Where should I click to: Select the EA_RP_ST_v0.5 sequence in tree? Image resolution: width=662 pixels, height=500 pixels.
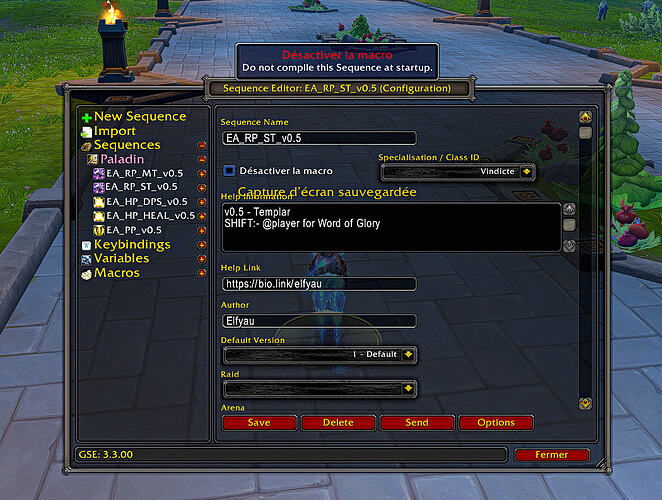(x=140, y=186)
